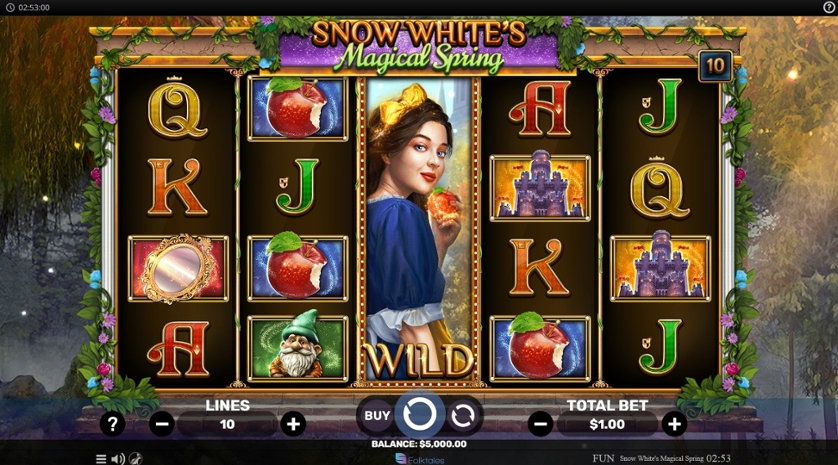Decrease the number of lines
The image size is (838, 465).
coord(162,424)
